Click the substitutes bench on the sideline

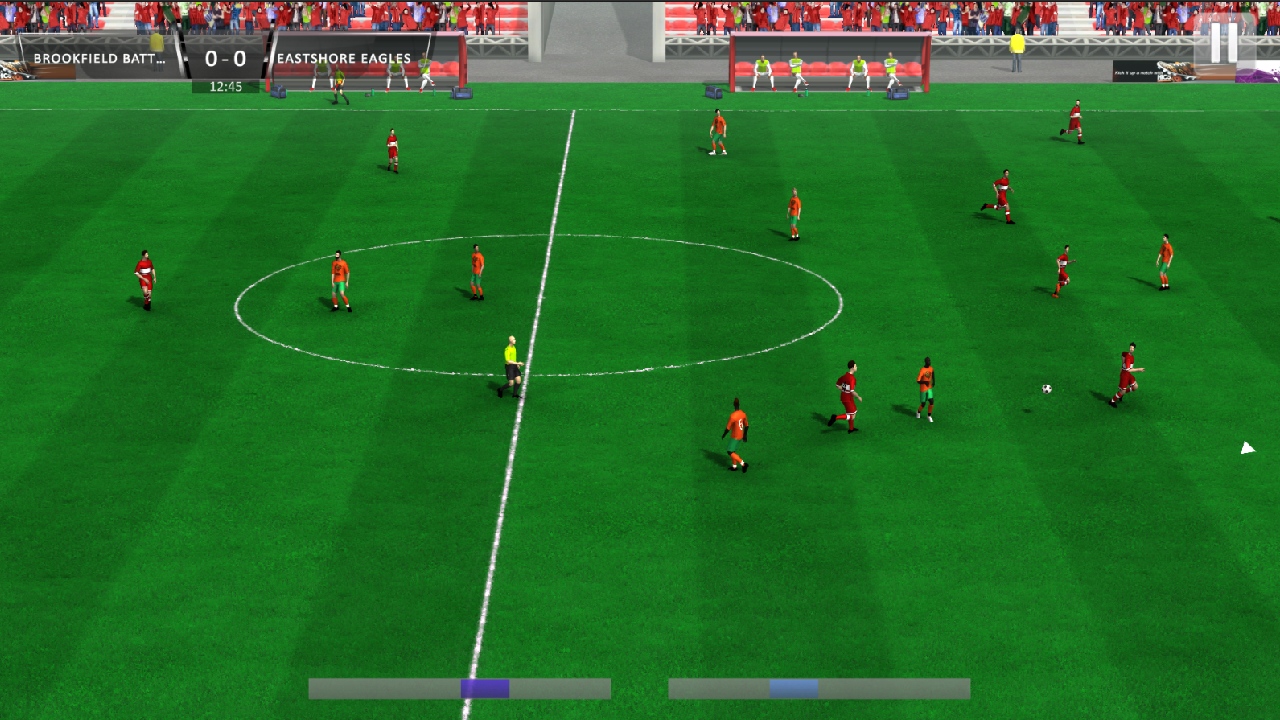click(x=830, y=65)
